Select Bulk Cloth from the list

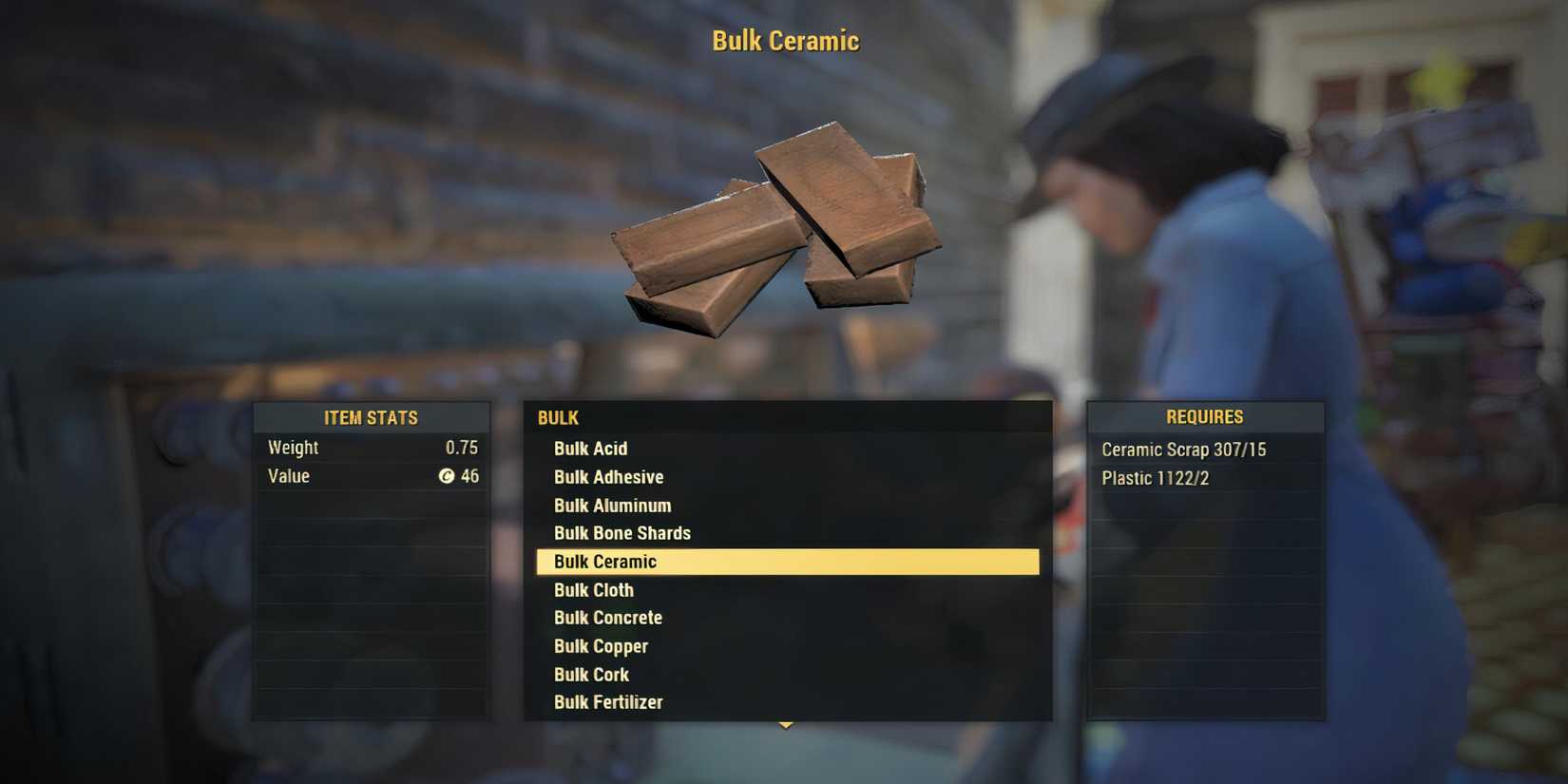pos(593,589)
